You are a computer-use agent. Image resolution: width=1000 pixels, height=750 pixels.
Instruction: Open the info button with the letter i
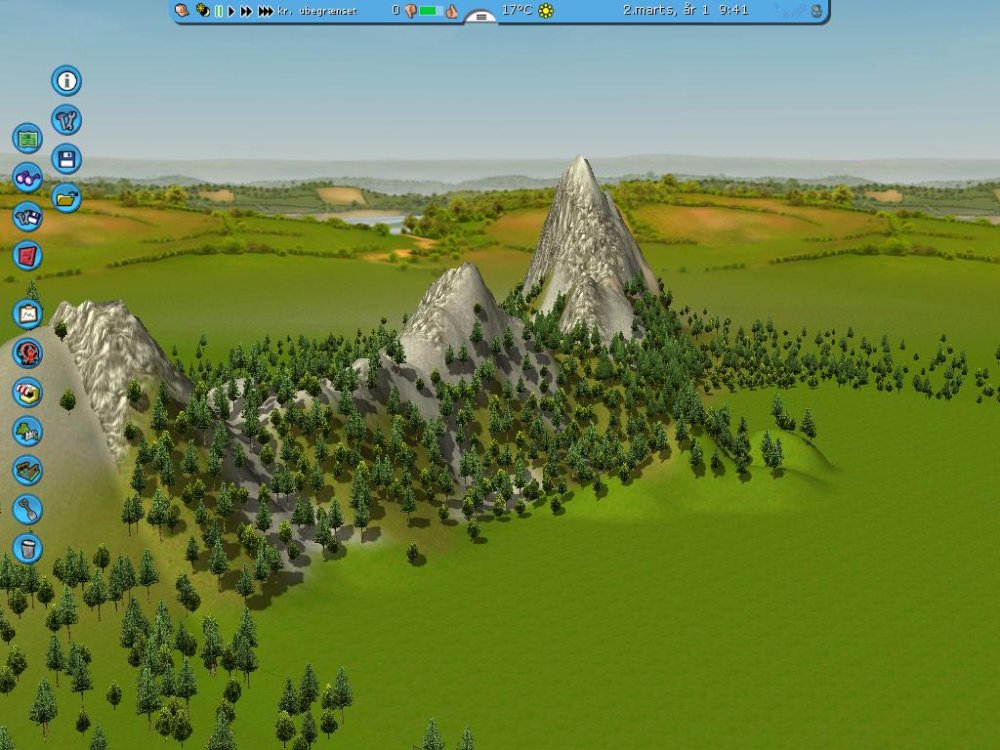tap(66, 81)
